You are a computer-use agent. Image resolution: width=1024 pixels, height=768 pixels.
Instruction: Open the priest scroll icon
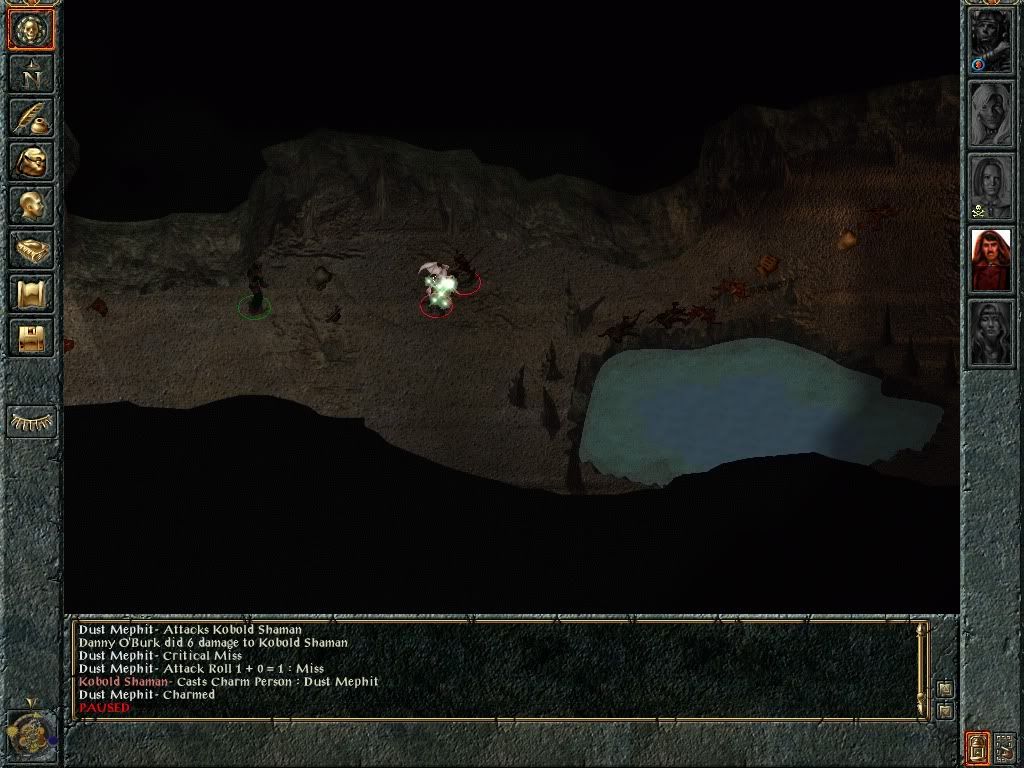pyautogui.click(x=32, y=294)
